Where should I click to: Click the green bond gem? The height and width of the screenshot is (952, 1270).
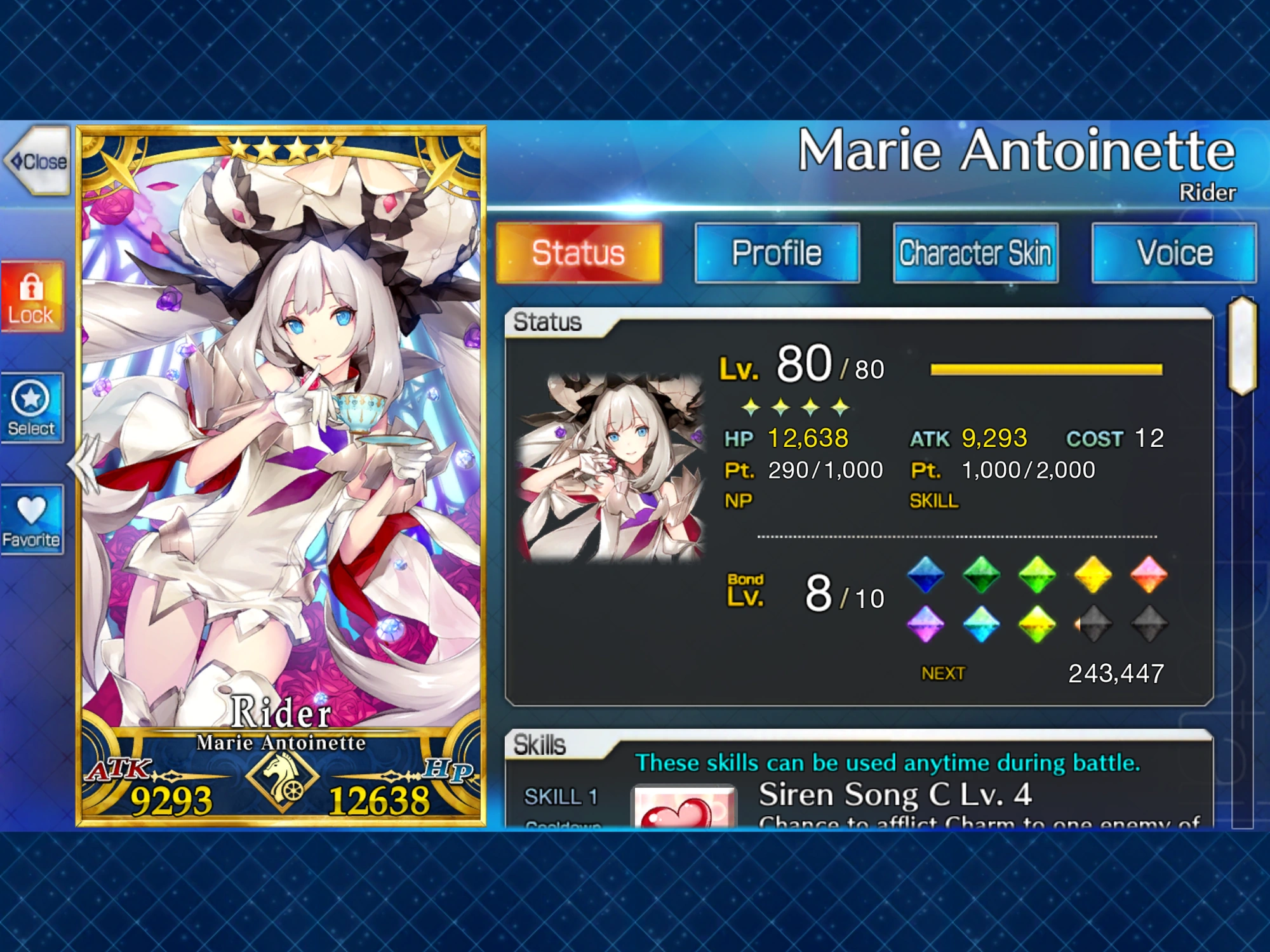pos(980,574)
